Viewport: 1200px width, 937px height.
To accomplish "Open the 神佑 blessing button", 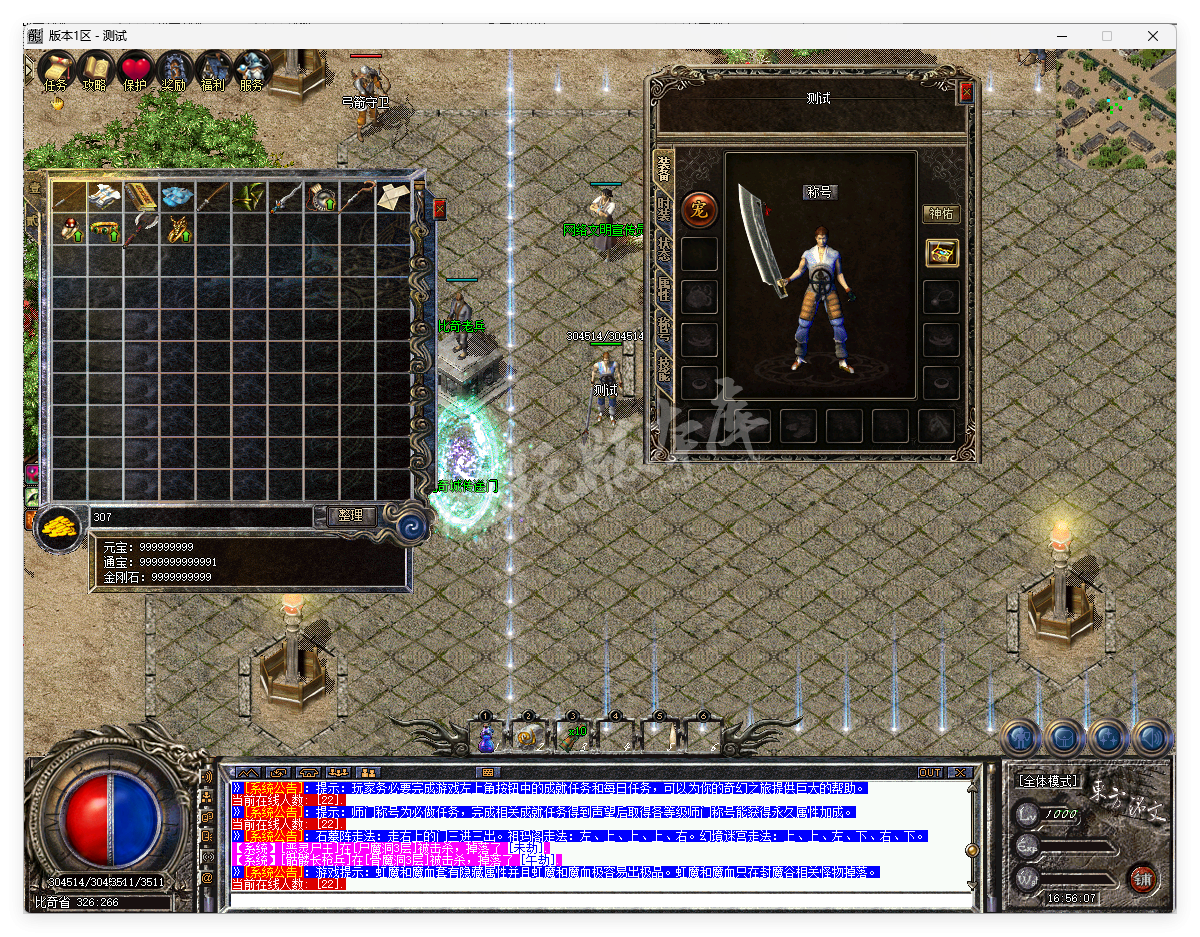I will pyautogui.click(x=941, y=213).
